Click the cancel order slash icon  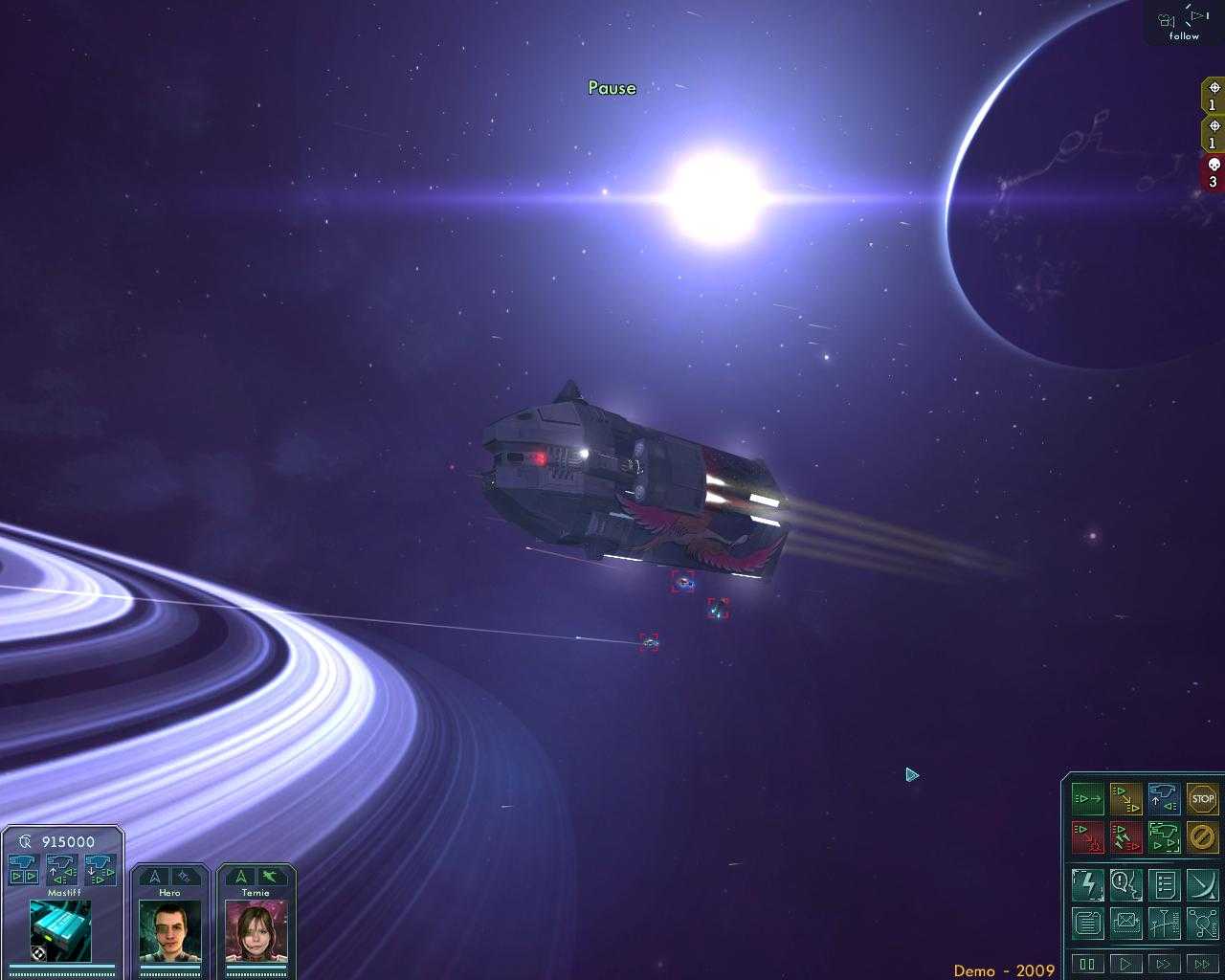pyautogui.click(x=1200, y=837)
